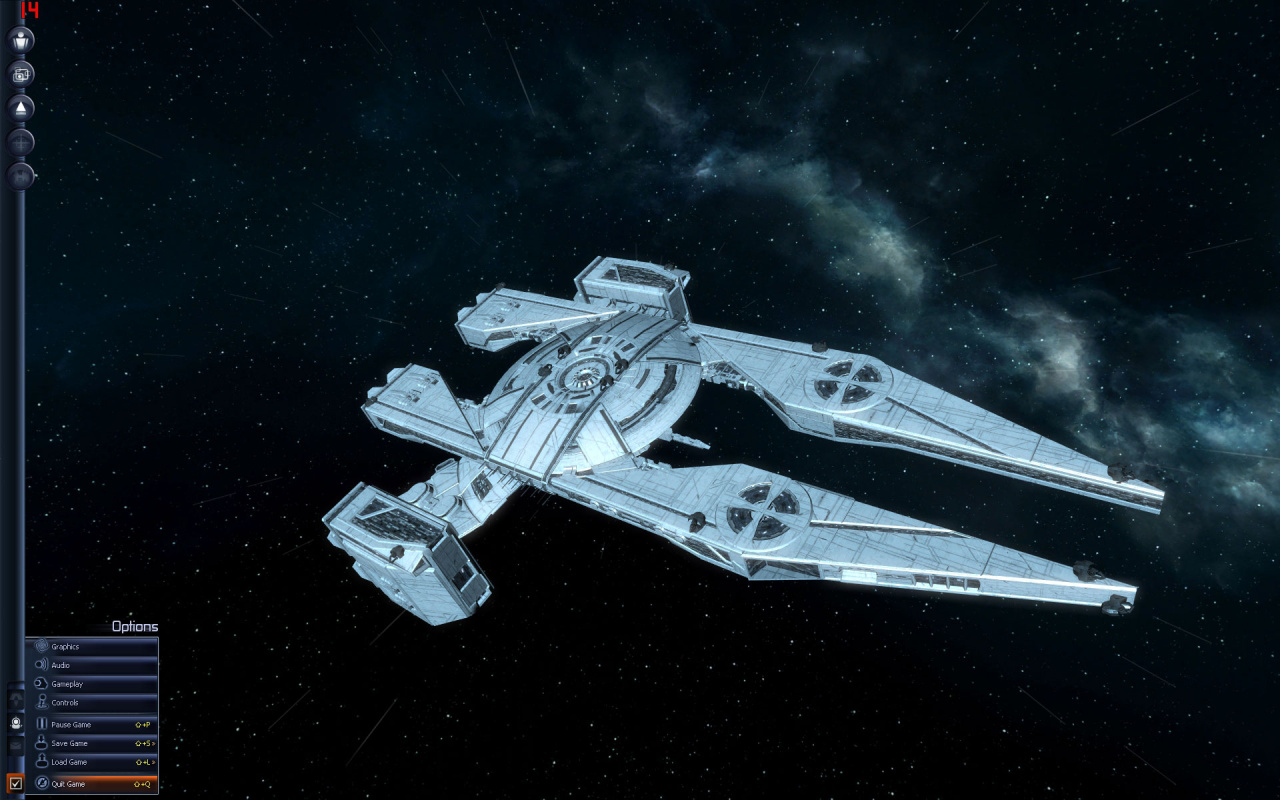Viewport: 1280px width, 800px height.
Task: Click the dimmed crosshair sidebar icon
Action: 21,142
